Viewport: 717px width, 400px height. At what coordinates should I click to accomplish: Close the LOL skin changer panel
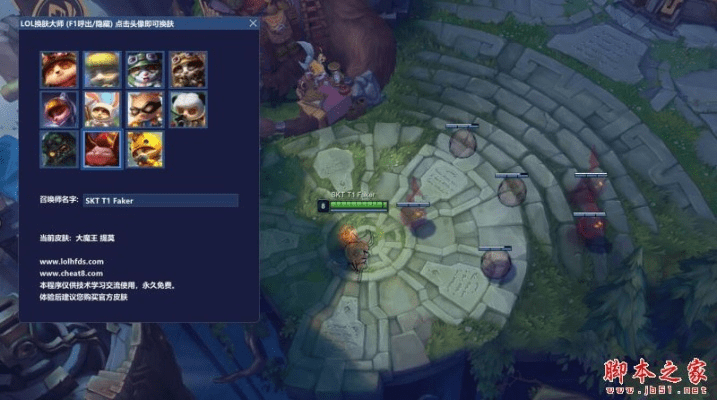pyautogui.click(x=252, y=22)
